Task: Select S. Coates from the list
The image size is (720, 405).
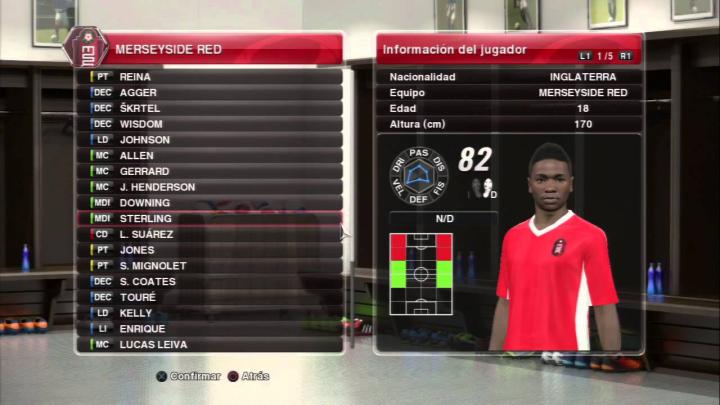Action: coord(210,282)
